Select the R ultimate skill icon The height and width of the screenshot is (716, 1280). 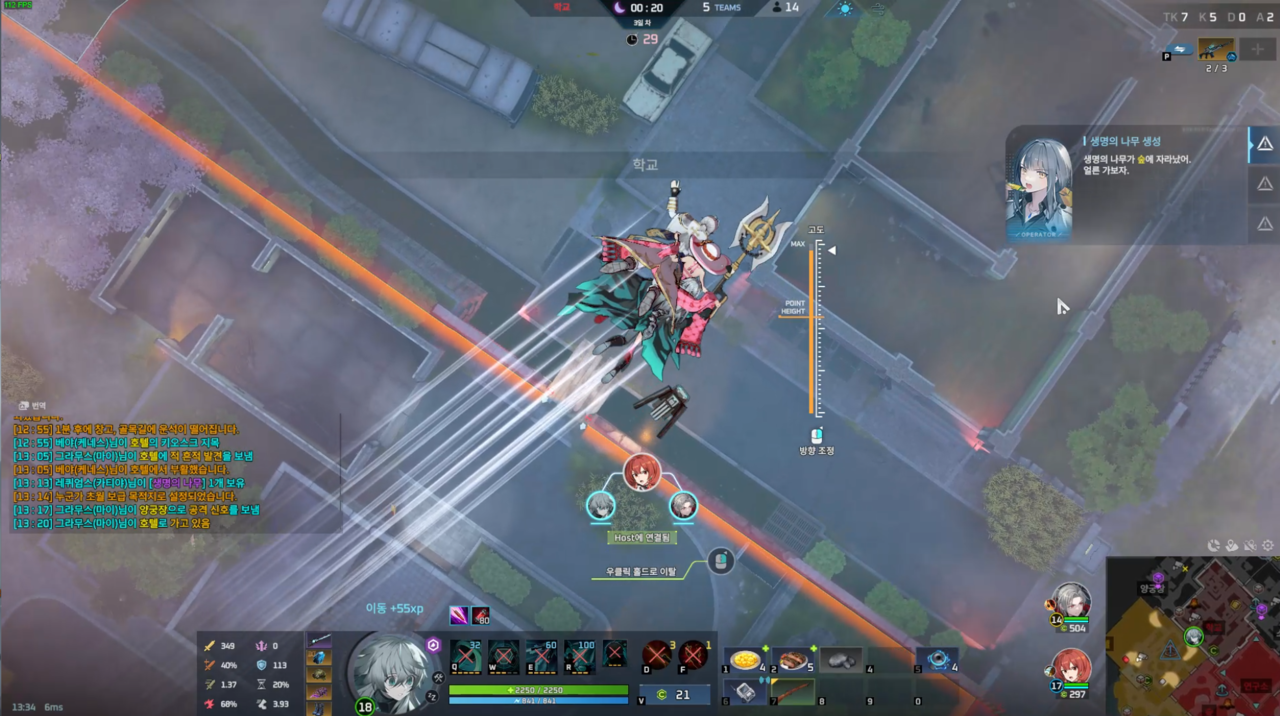[580, 657]
